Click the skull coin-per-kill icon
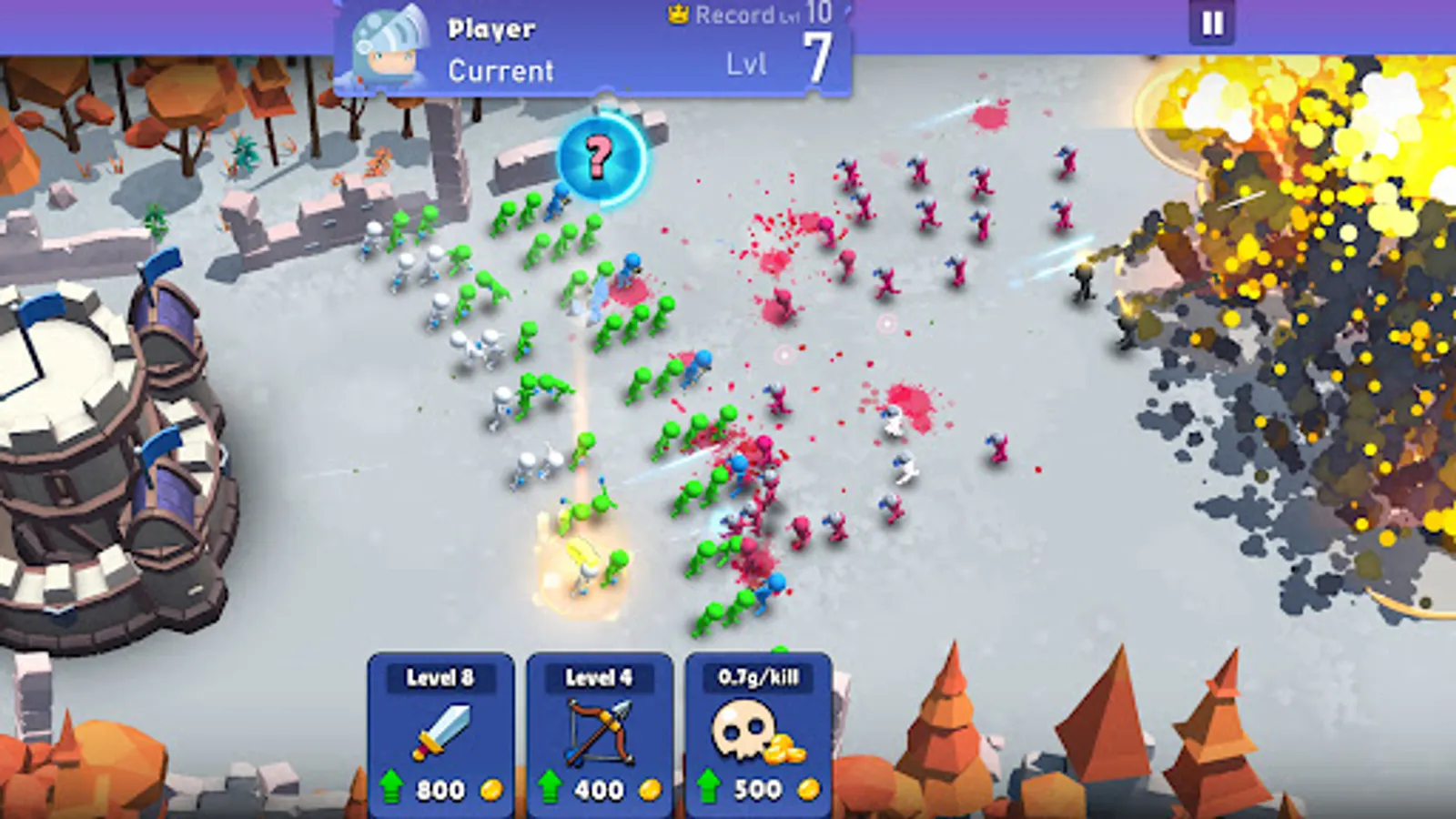Viewport: 1456px width, 819px height. (x=743, y=728)
